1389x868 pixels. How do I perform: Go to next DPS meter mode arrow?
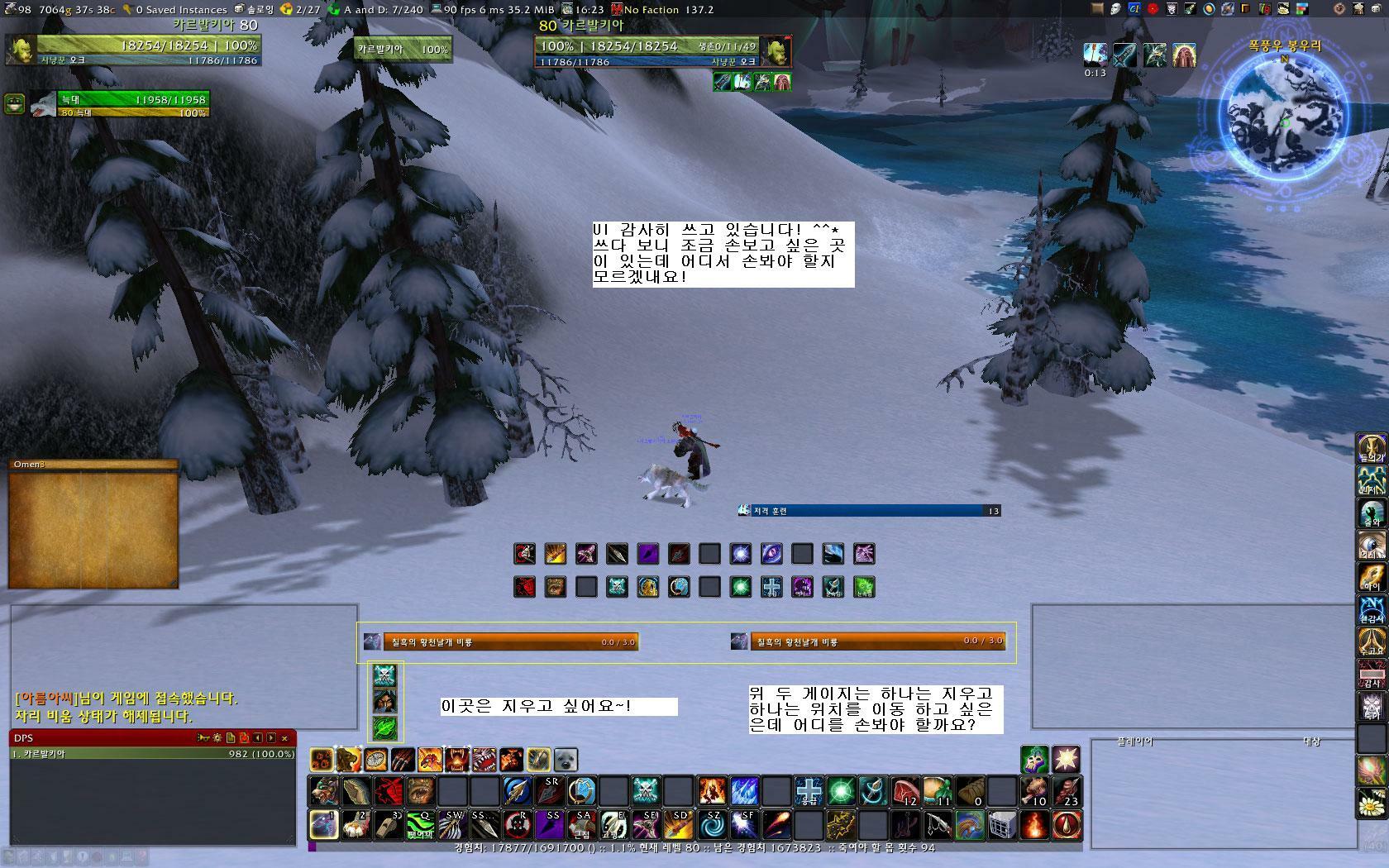(271, 737)
